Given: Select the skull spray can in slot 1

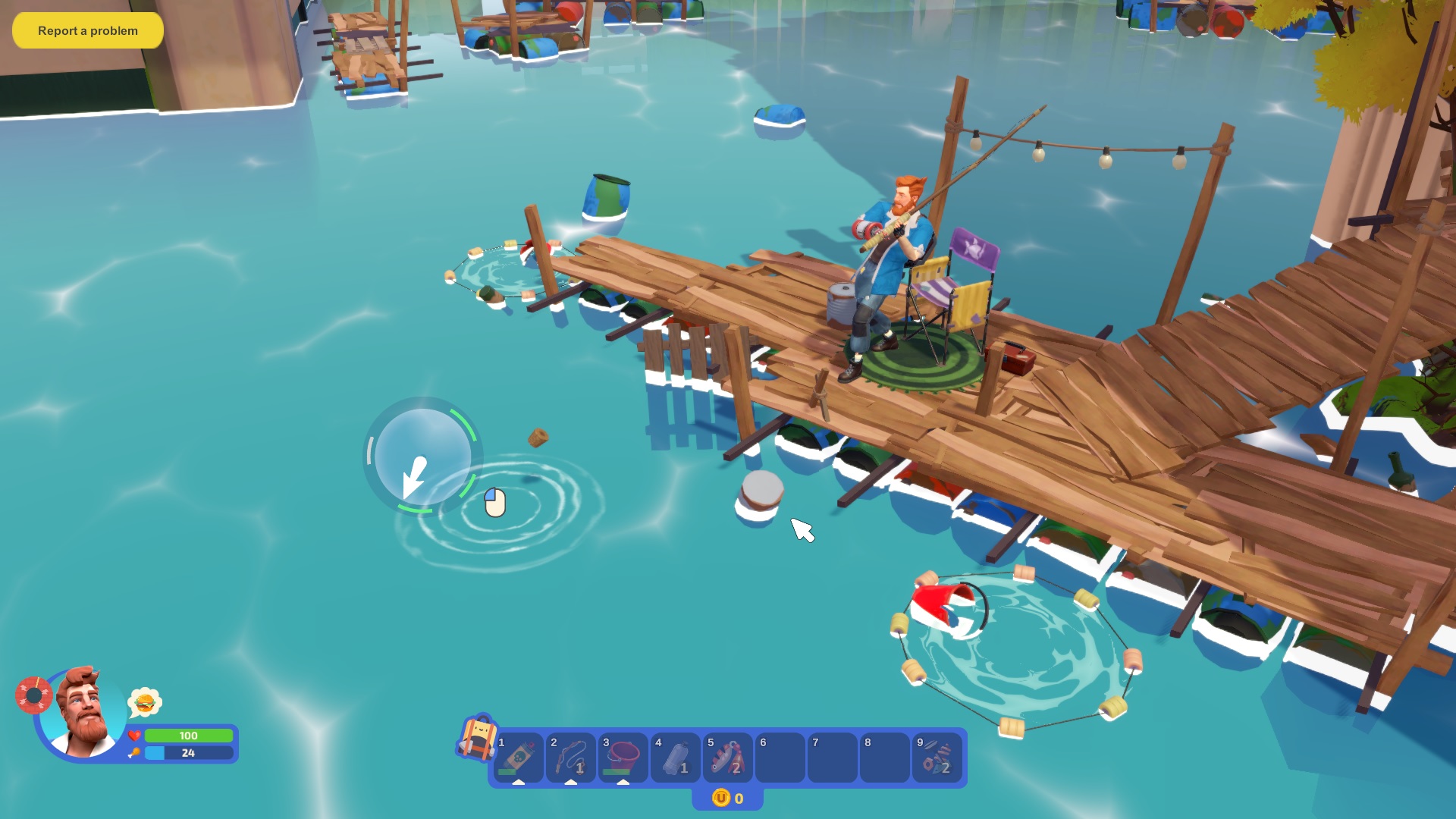Looking at the screenshot, I should (519, 758).
